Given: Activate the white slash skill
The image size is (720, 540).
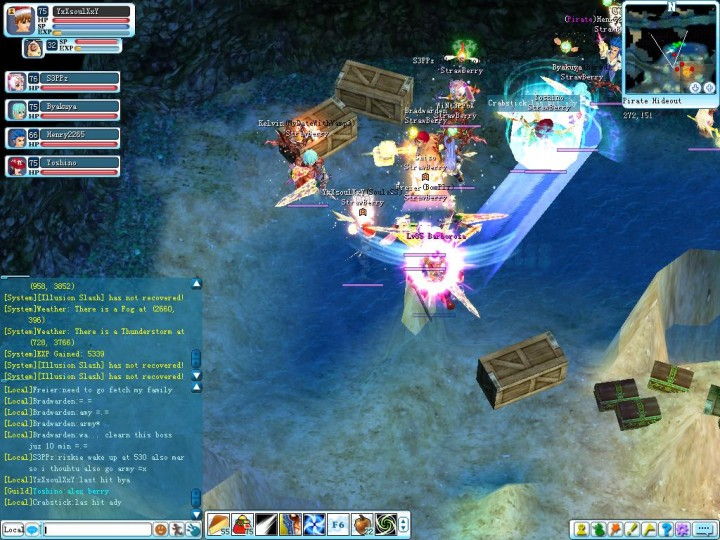Looking at the screenshot, I should (266, 523).
